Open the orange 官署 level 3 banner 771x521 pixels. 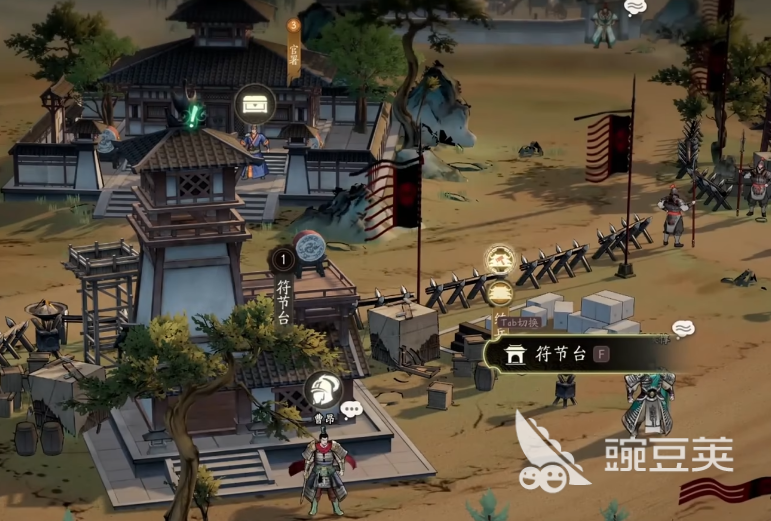click(x=294, y=49)
